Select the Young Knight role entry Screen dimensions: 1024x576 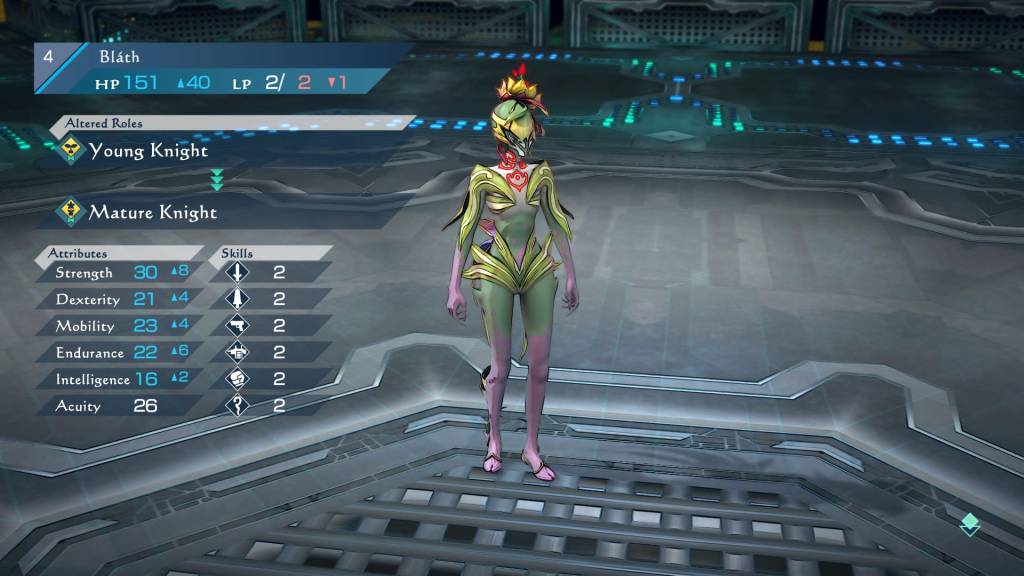pos(148,151)
